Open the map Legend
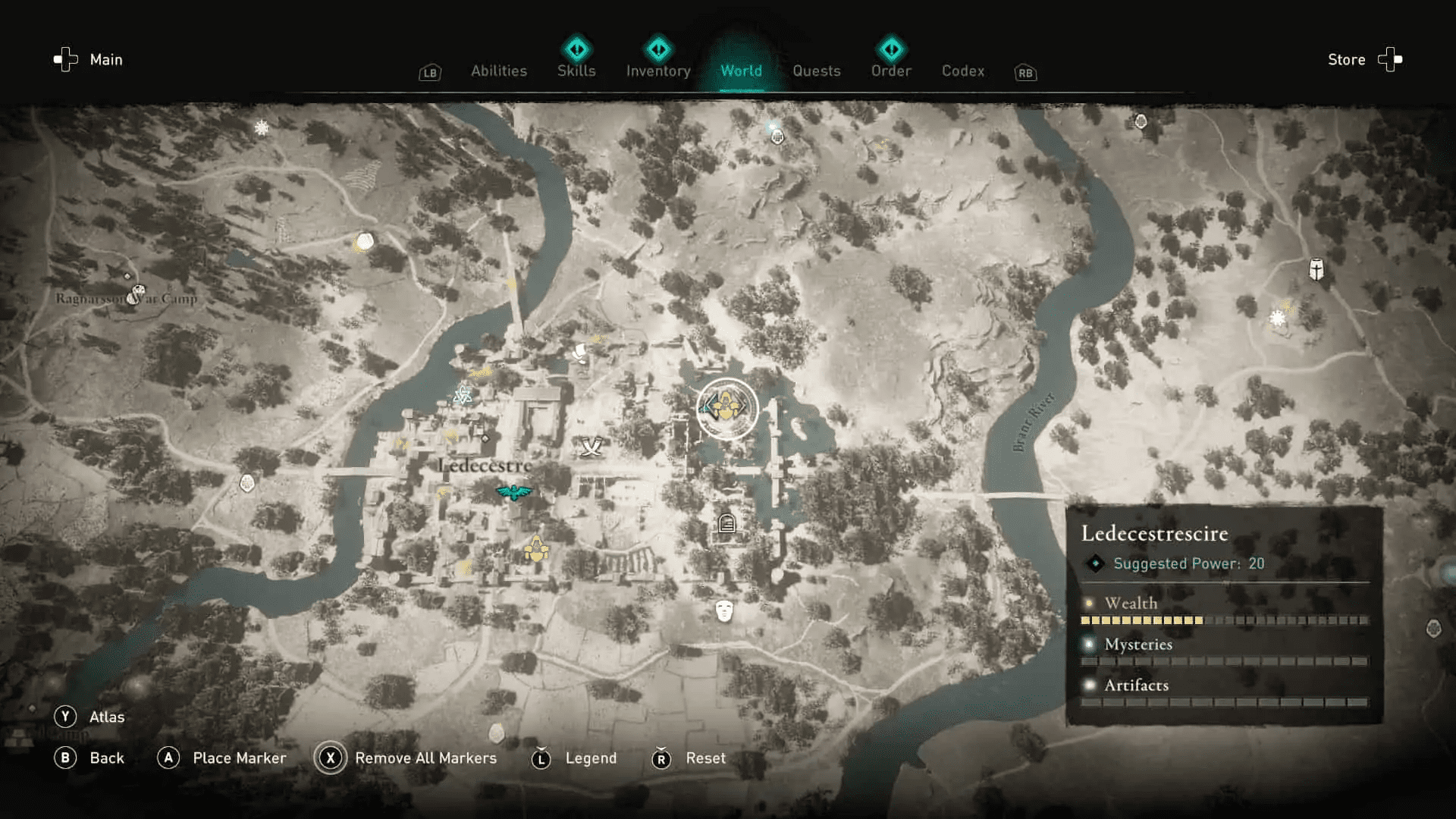 (591, 758)
